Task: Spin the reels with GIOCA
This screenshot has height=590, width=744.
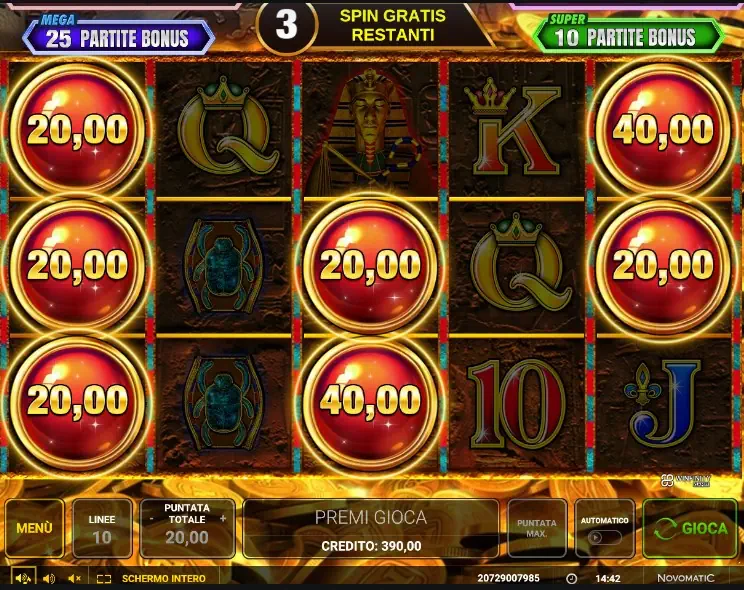Action: click(x=689, y=528)
